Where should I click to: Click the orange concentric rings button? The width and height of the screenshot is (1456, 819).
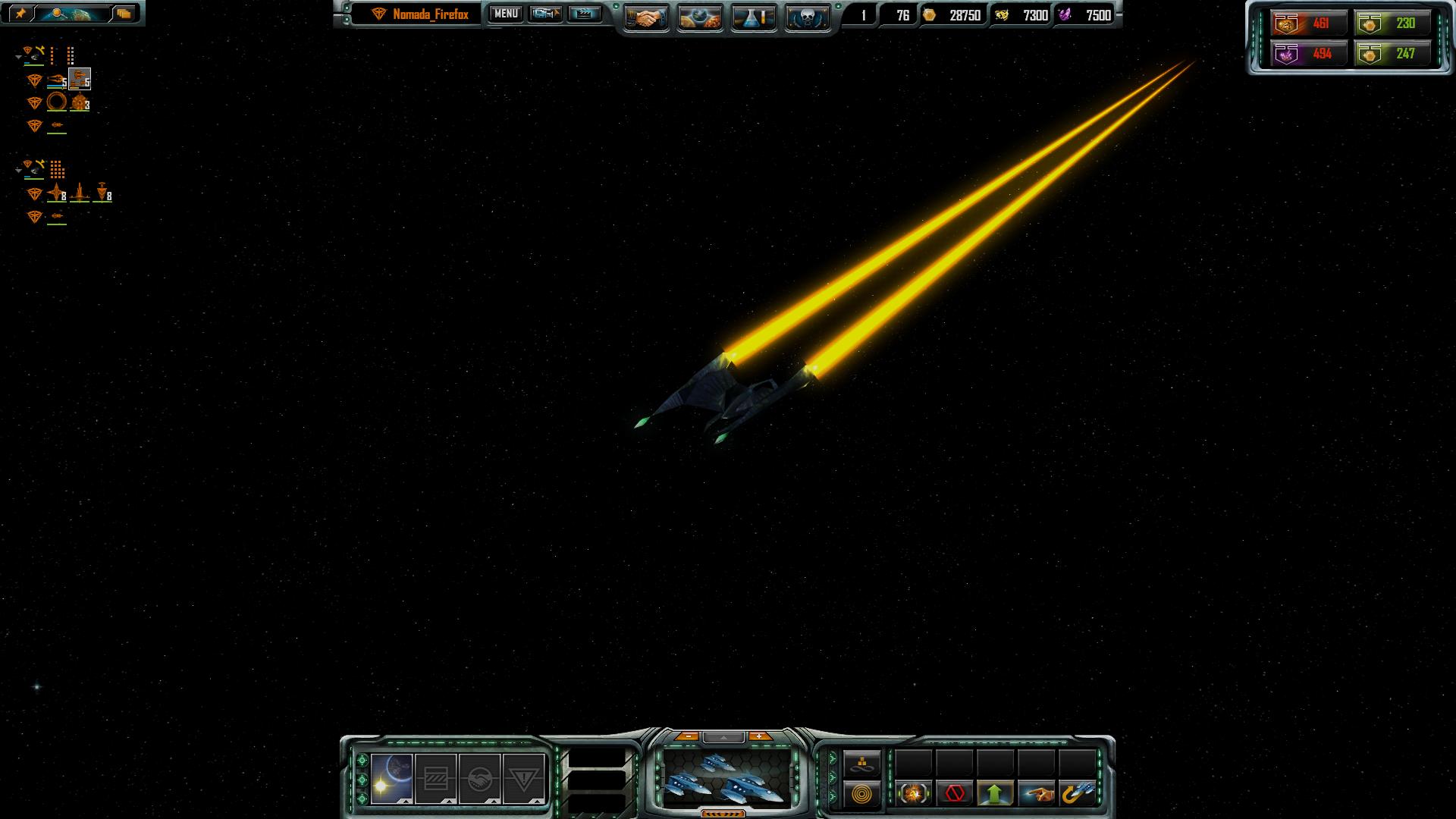click(x=862, y=794)
